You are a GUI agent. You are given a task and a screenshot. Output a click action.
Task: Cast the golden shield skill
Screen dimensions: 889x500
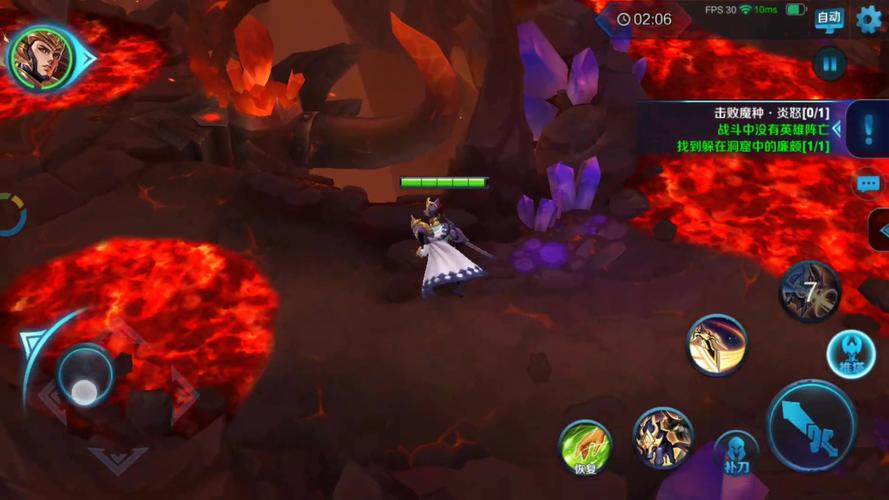tap(717, 345)
